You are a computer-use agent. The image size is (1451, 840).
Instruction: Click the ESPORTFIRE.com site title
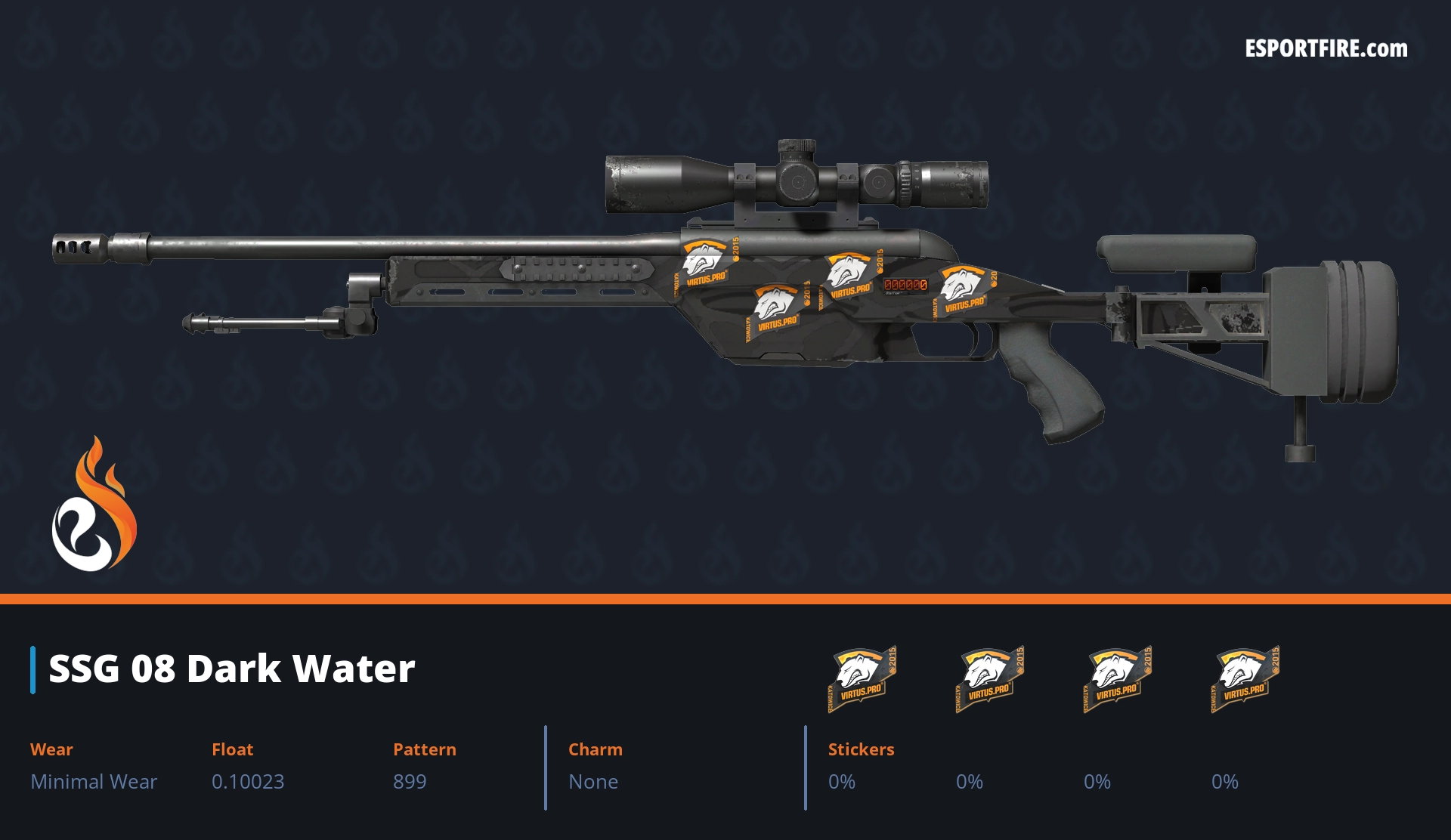[1326, 49]
